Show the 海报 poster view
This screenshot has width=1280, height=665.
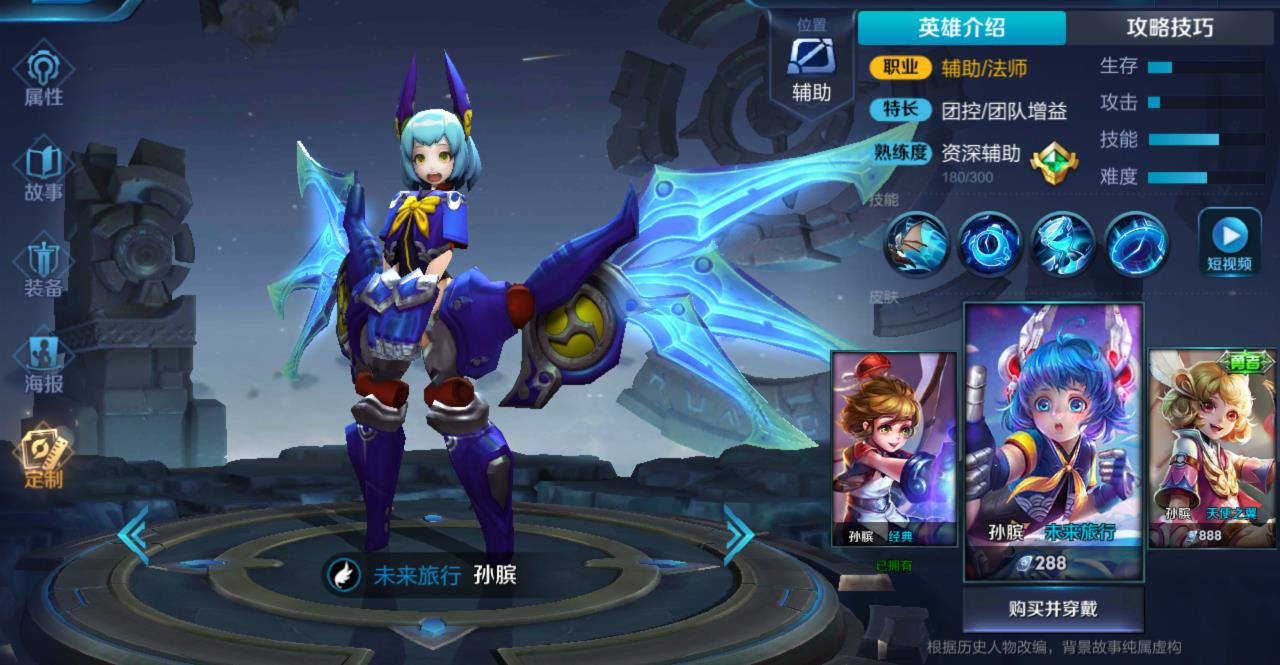(x=44, y=362)
